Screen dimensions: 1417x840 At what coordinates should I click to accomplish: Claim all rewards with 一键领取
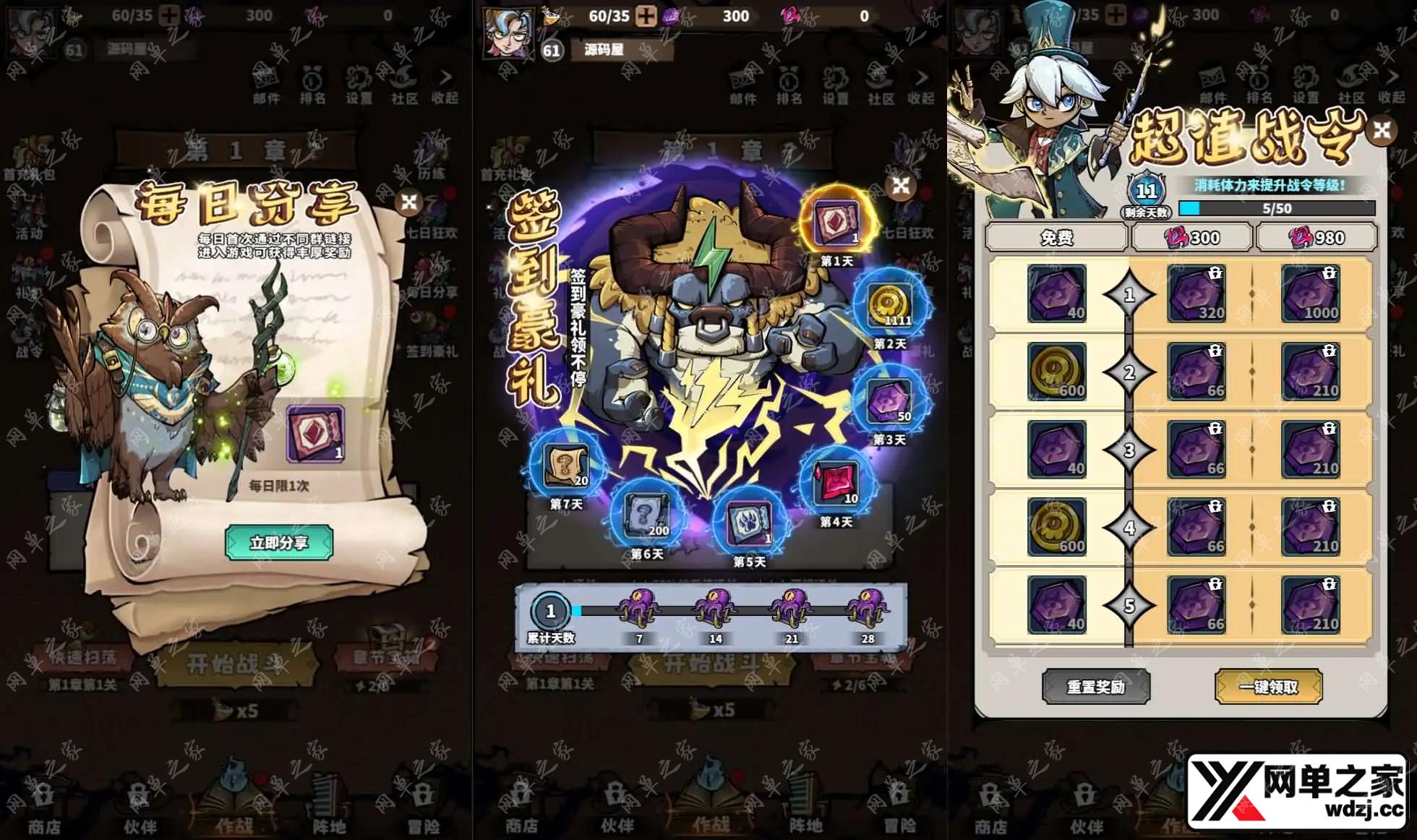point(1269,687)
